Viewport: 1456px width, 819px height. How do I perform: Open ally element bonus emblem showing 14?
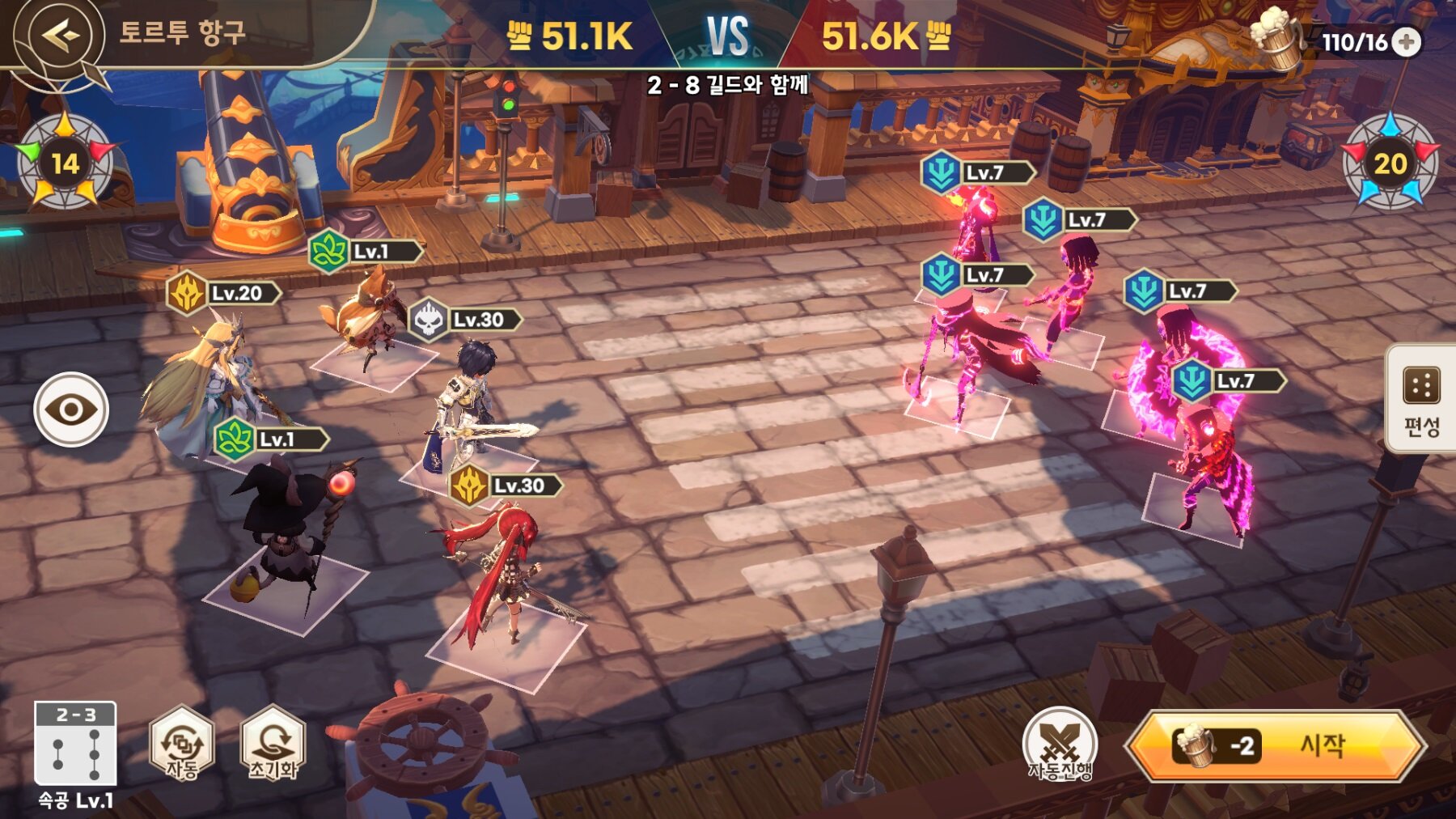click(65, 163)
